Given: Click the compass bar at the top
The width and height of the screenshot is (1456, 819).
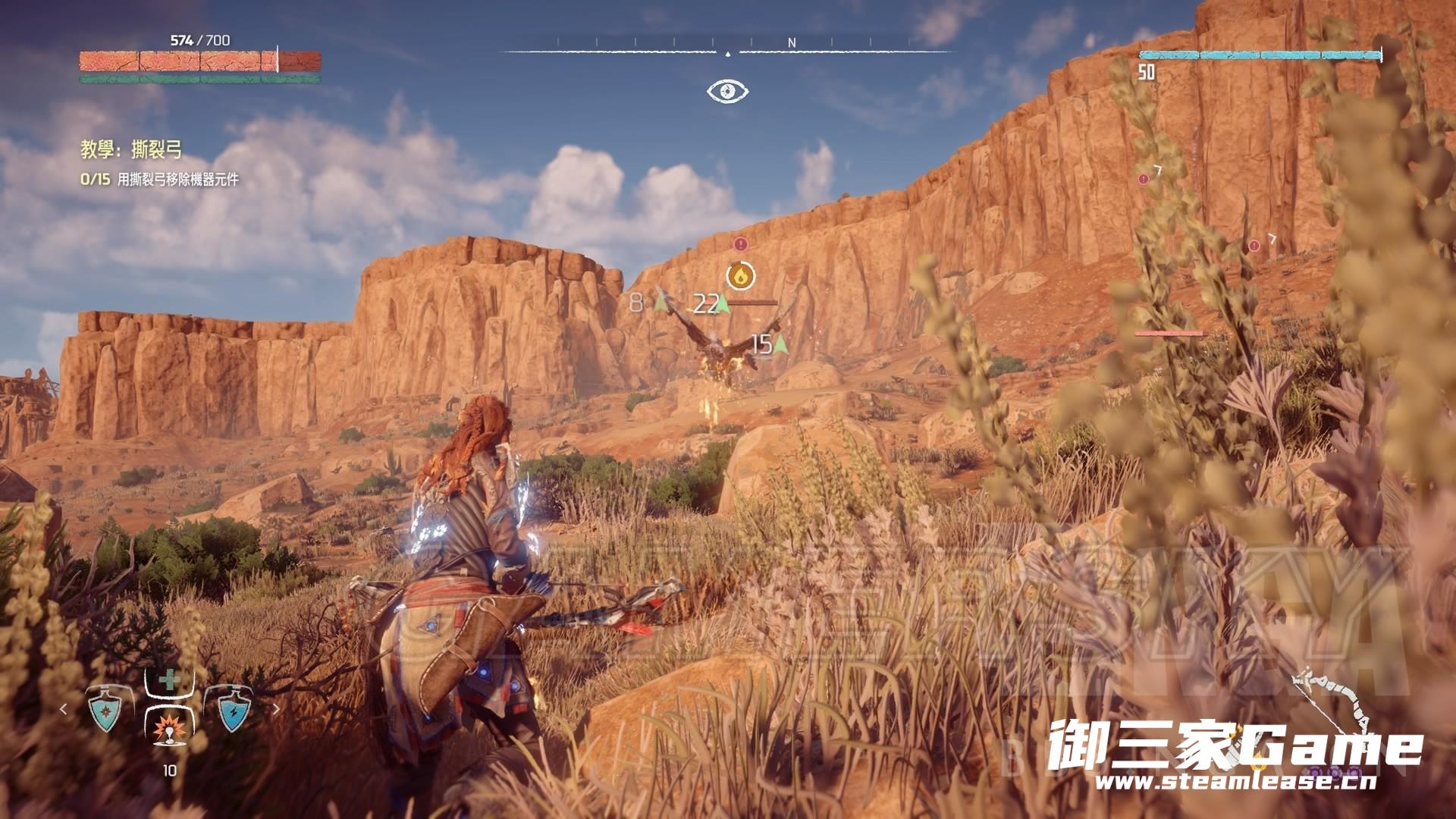Looking at the screenshot, I should (728, 50).
